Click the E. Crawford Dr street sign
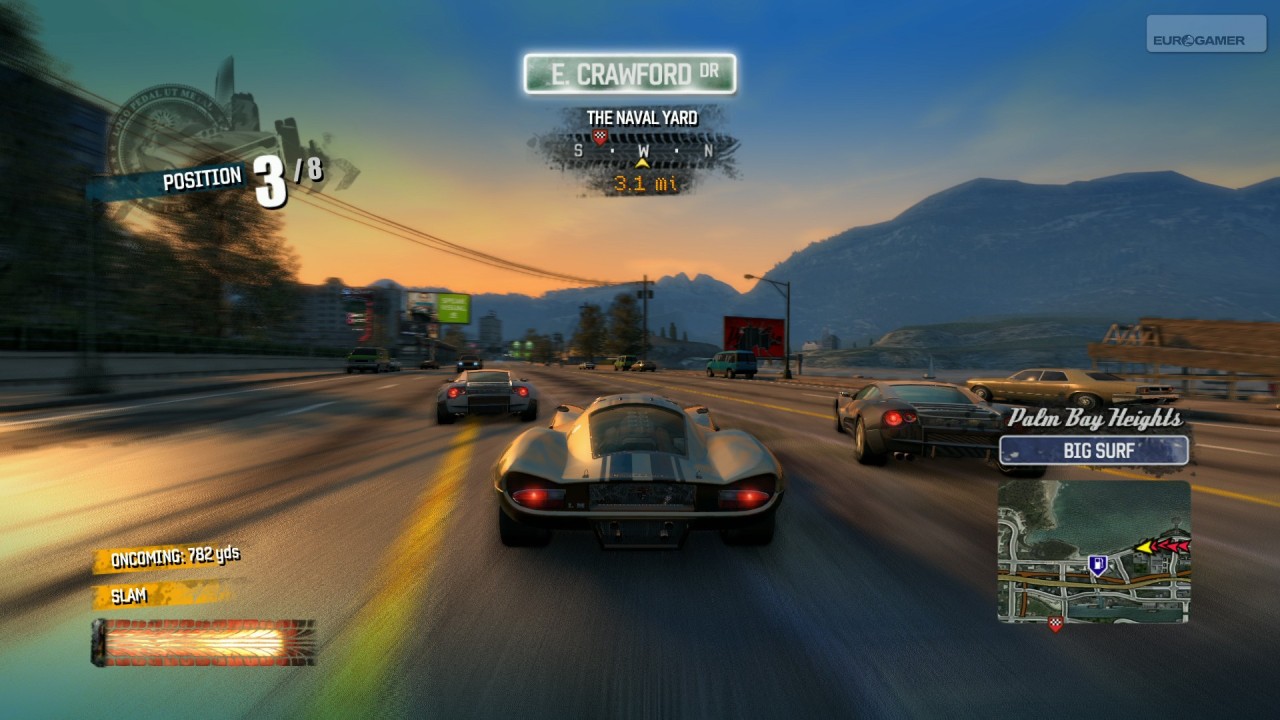The width and height of the screenshot is (1280, 720). coord(630,74)
